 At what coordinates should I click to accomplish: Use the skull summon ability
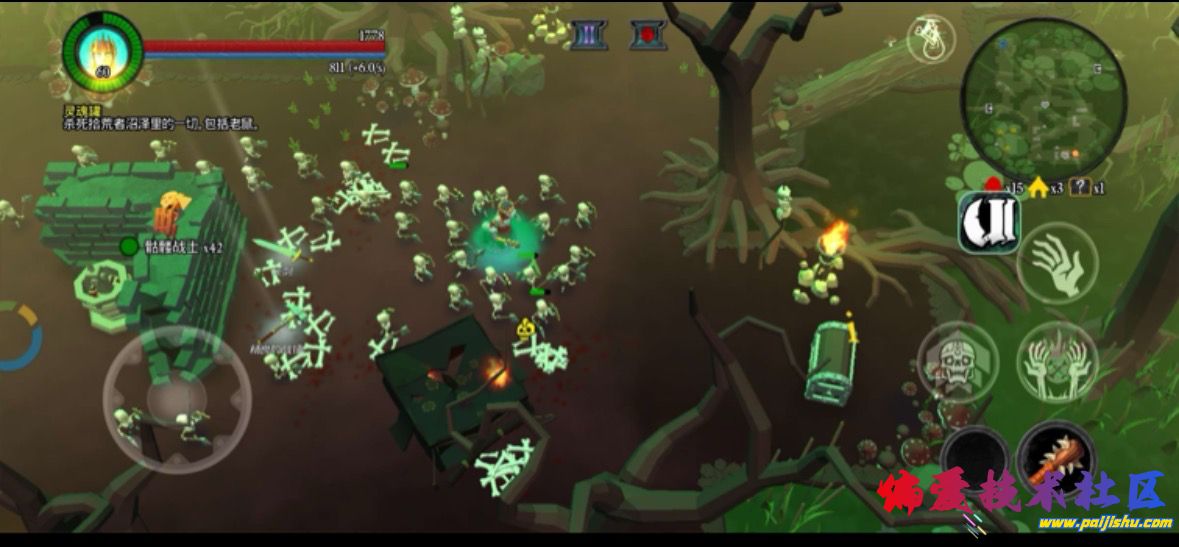[958, 362]
